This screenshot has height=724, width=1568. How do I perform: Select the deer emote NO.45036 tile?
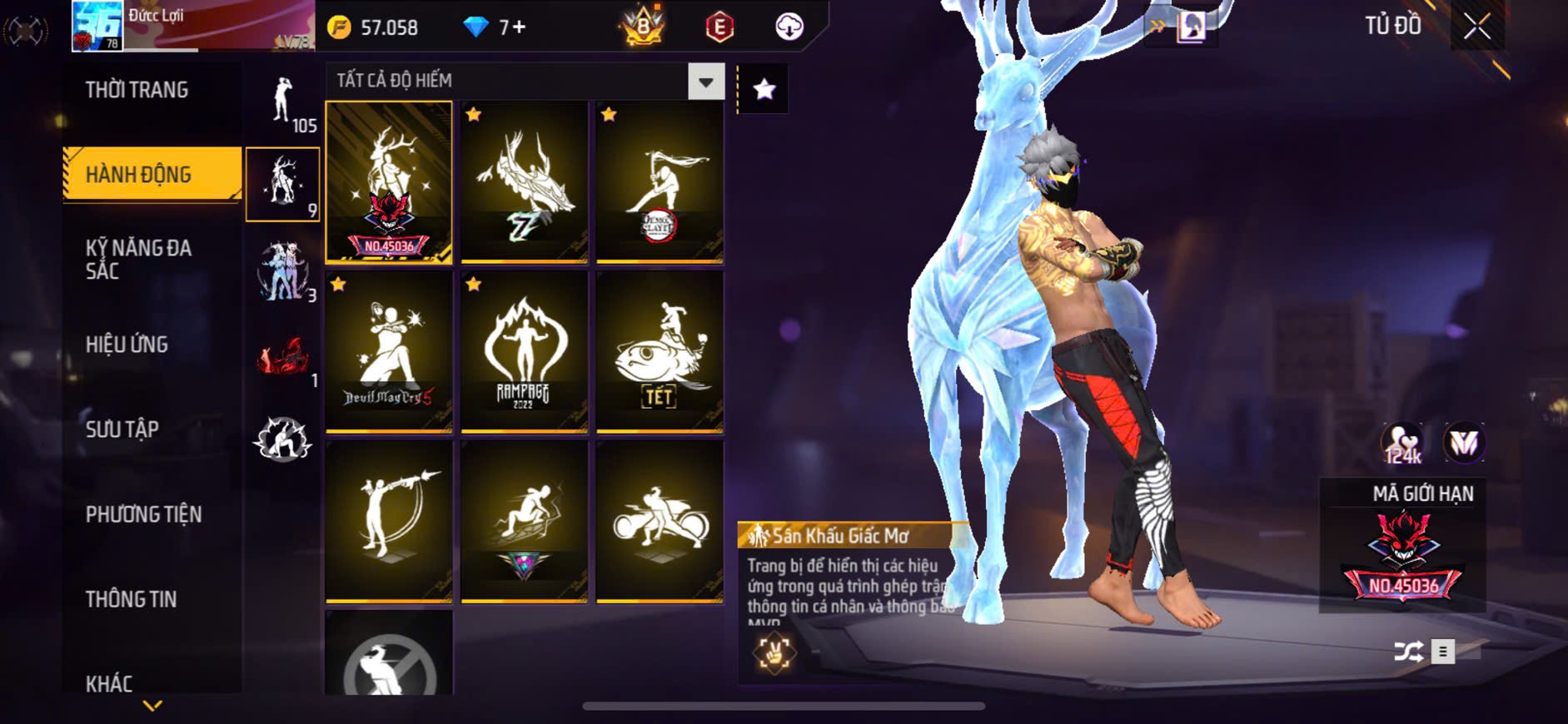[x=389, y=182]
